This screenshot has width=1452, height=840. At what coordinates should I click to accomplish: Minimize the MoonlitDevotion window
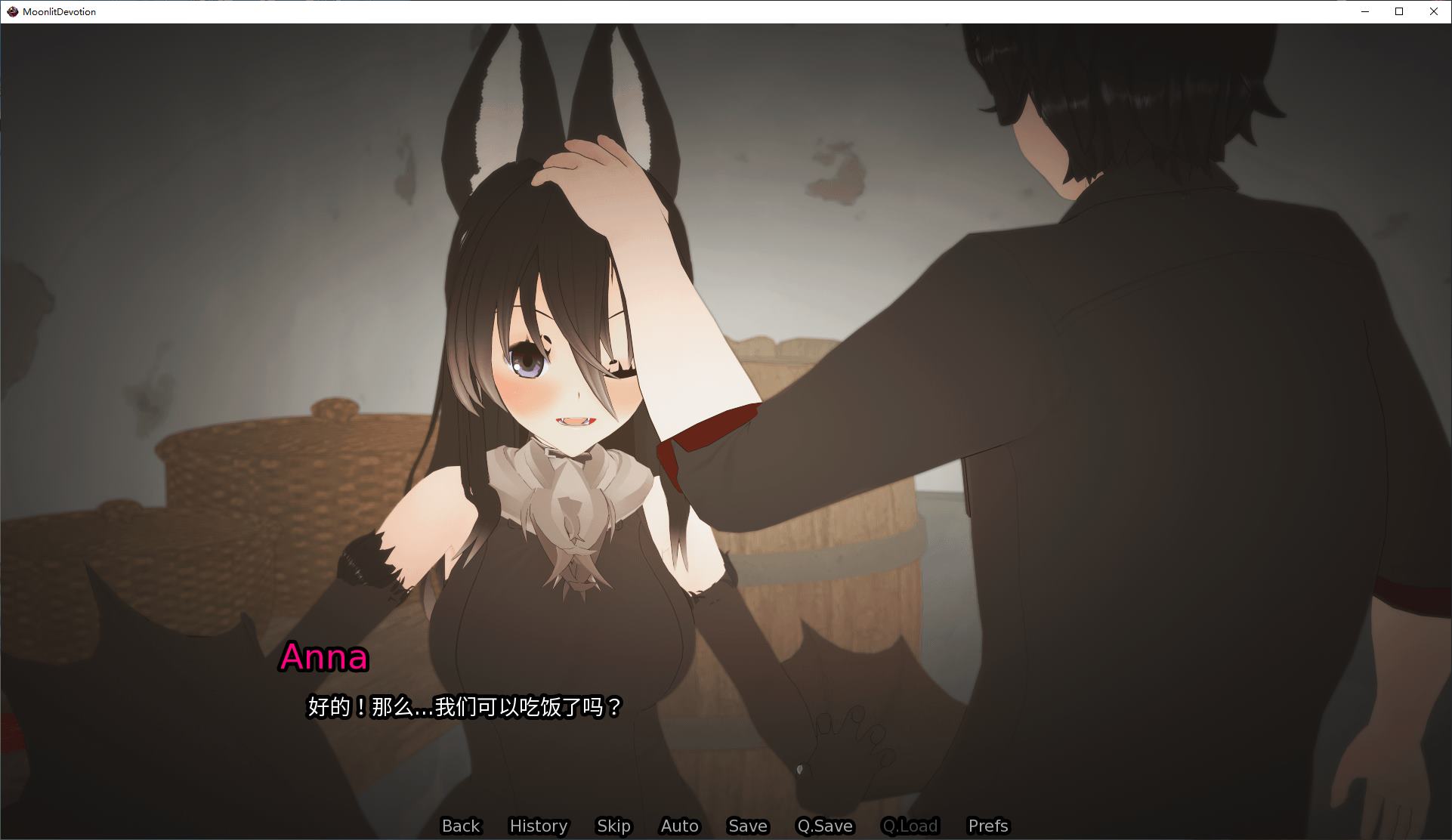[1364, 11]
